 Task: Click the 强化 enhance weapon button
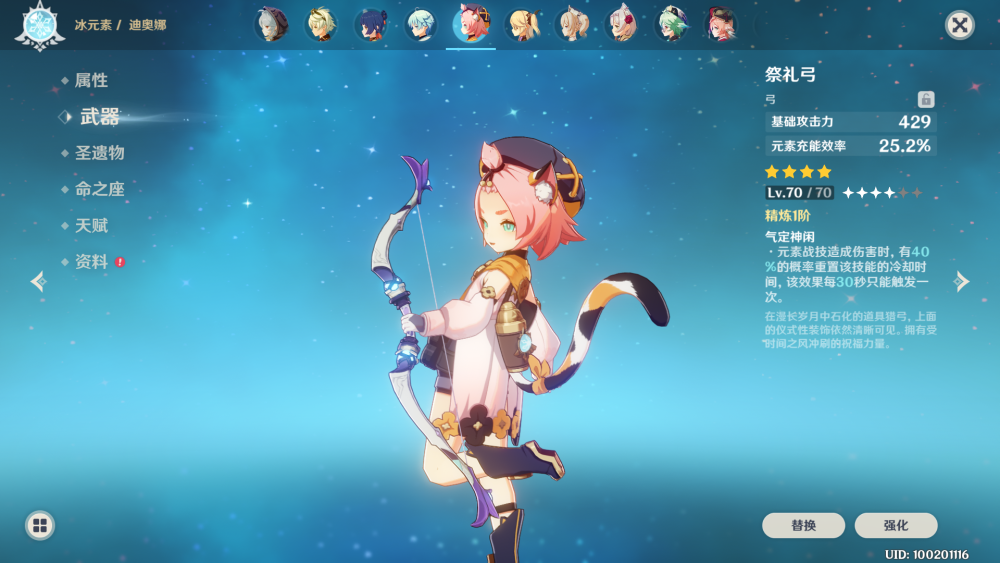point(896,525)
